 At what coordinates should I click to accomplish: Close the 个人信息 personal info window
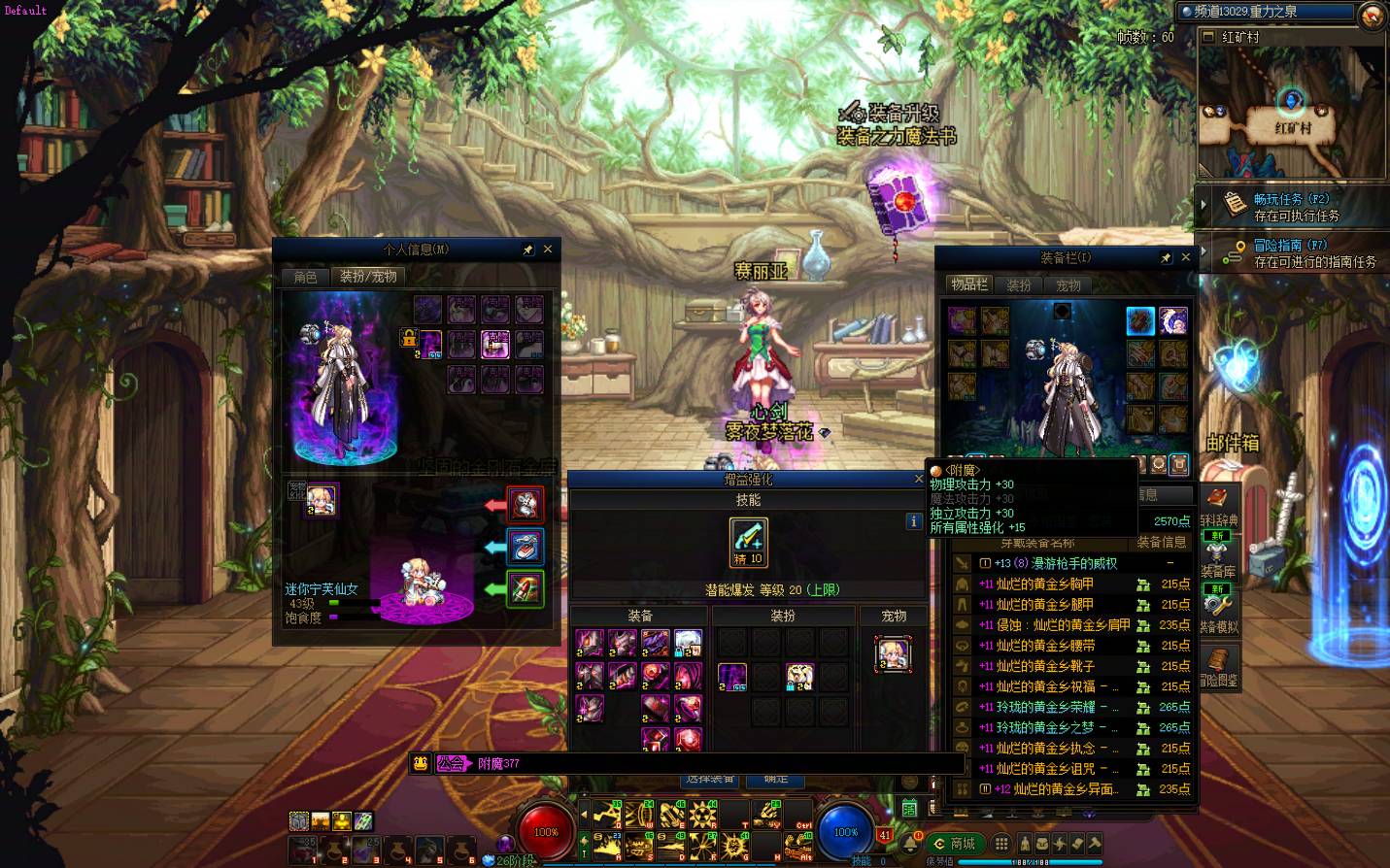pyautogui.click(x=548, y=250)
